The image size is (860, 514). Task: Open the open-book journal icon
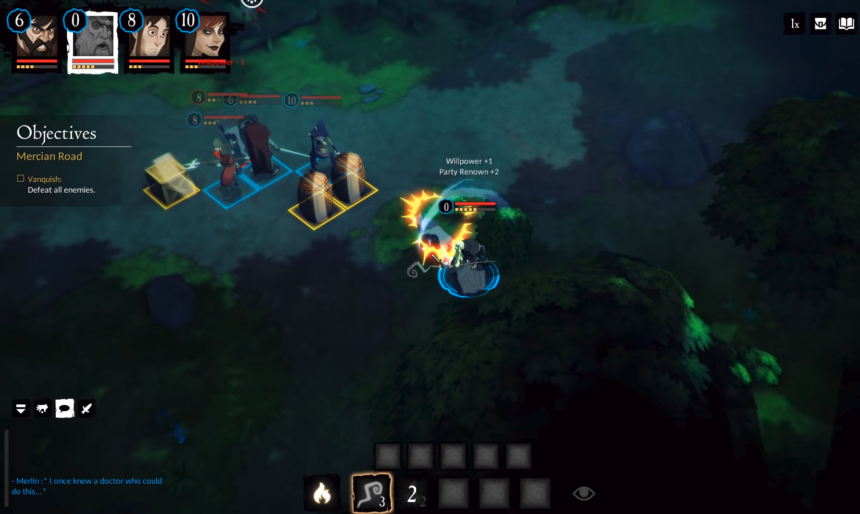click(x=846, y=24)
